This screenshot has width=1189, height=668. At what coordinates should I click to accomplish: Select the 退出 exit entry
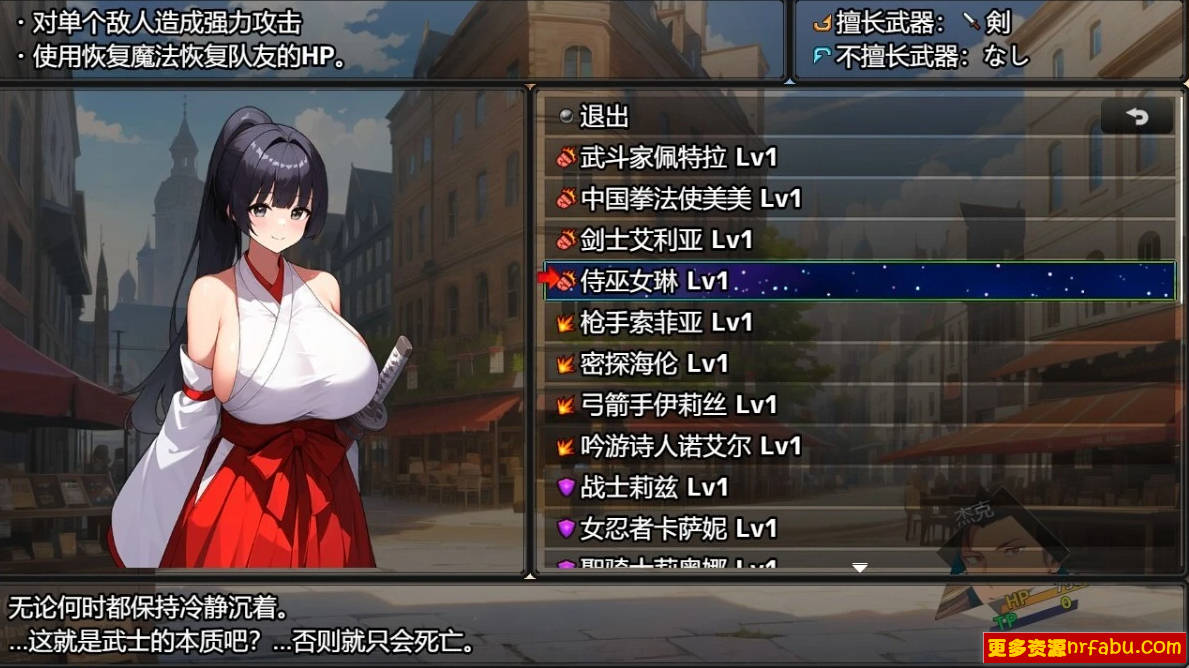604,117
